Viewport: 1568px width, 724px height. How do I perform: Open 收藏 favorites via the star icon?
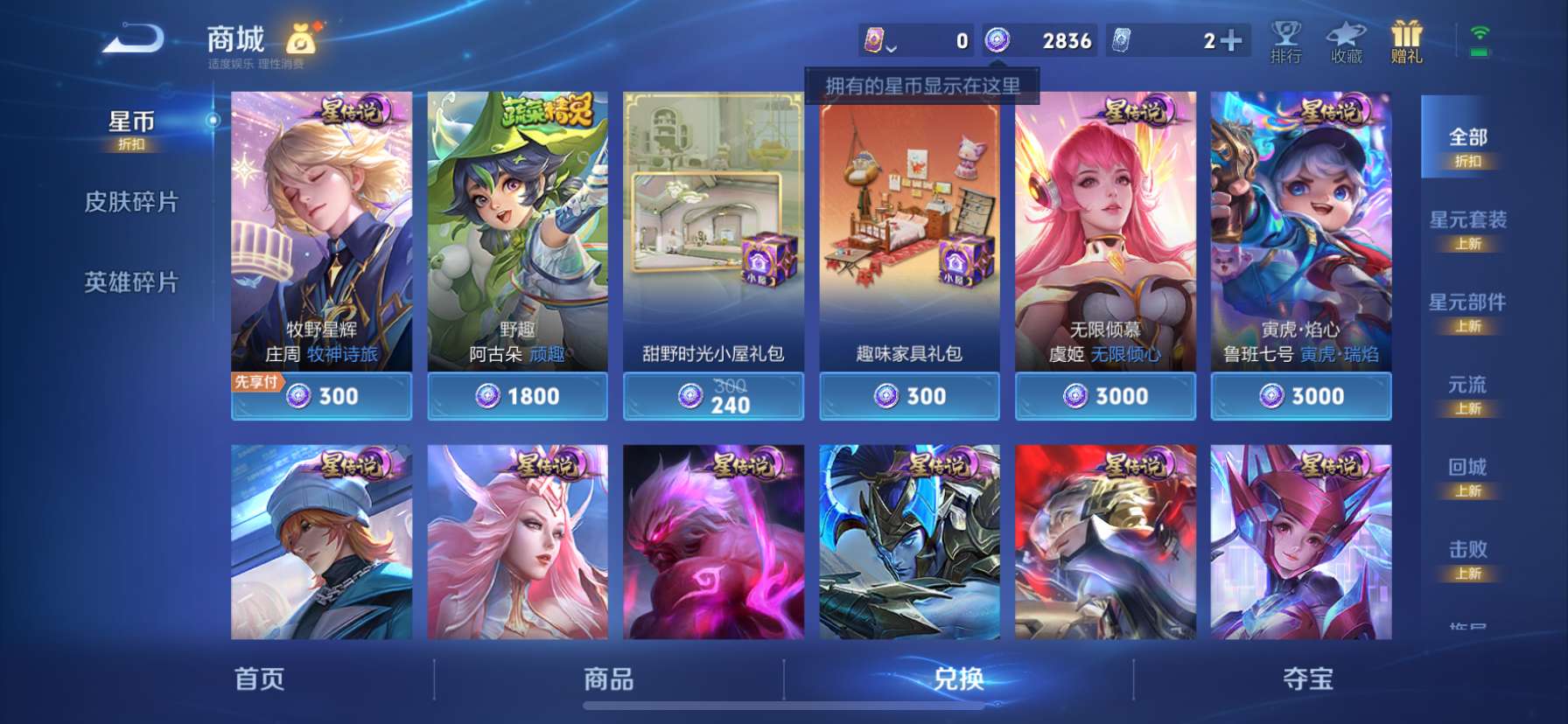tap(1347, 39)
